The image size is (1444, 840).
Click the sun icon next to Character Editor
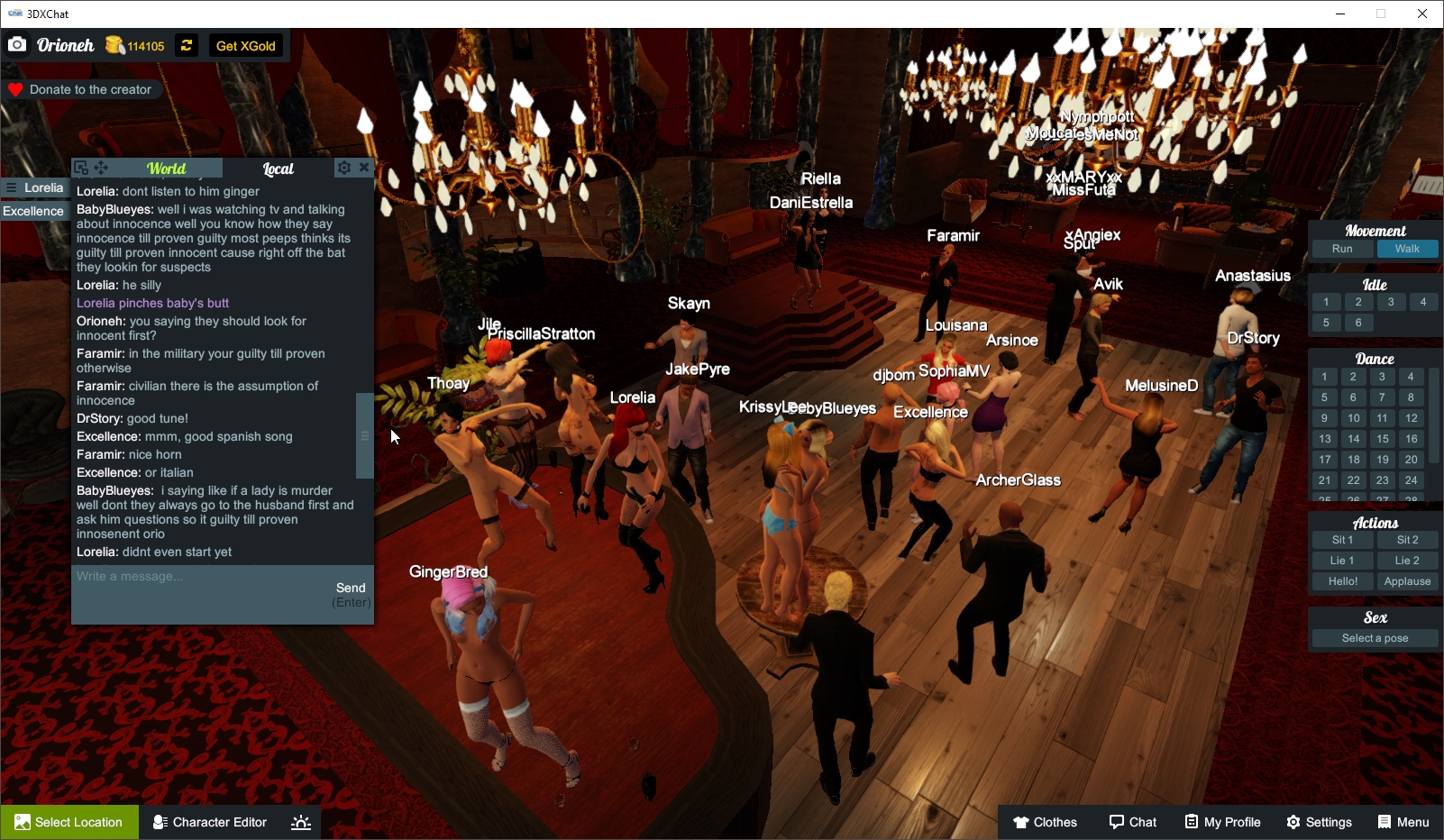tap(300, 822)
